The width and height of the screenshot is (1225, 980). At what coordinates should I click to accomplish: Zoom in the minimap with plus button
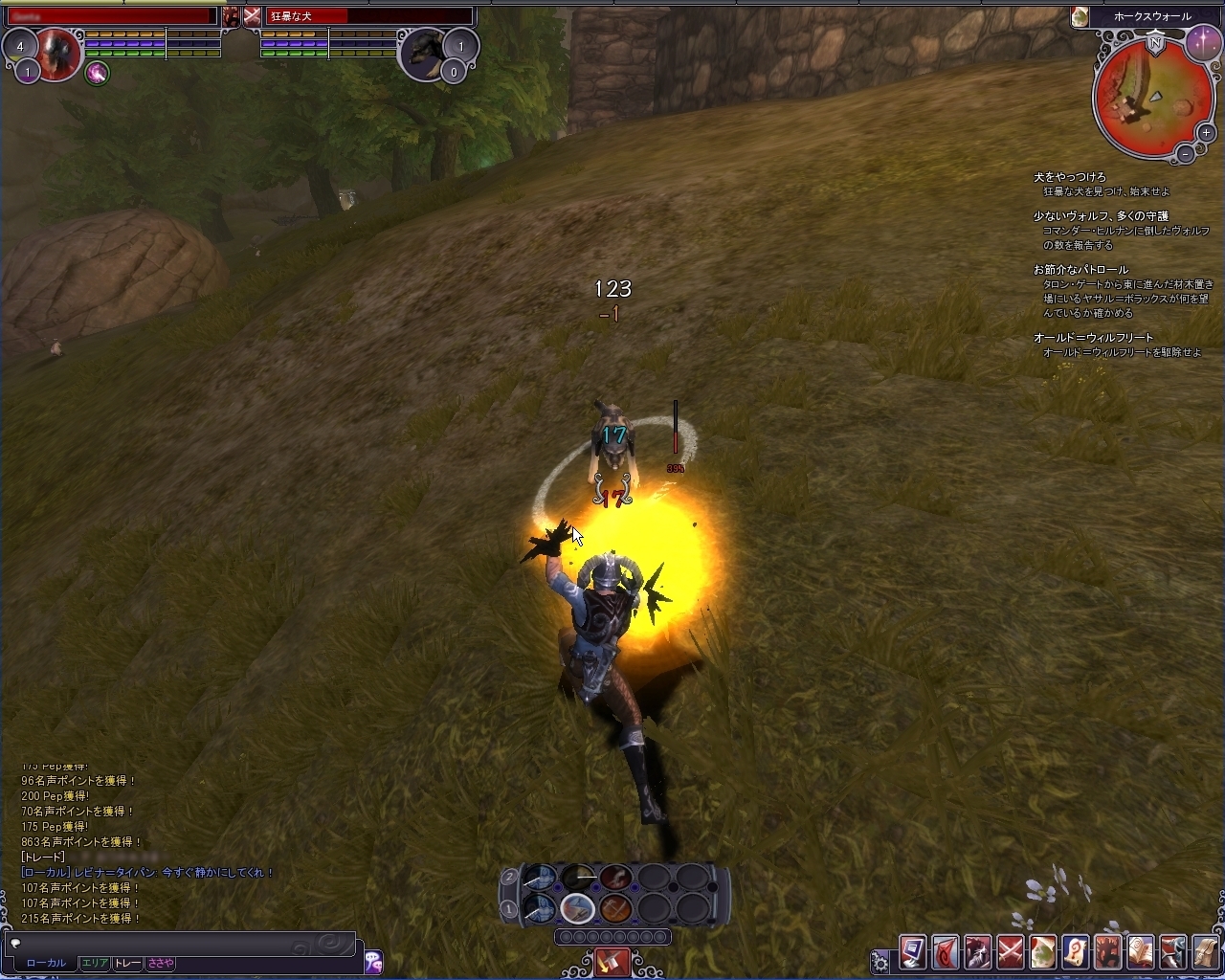coord(1206,133)
